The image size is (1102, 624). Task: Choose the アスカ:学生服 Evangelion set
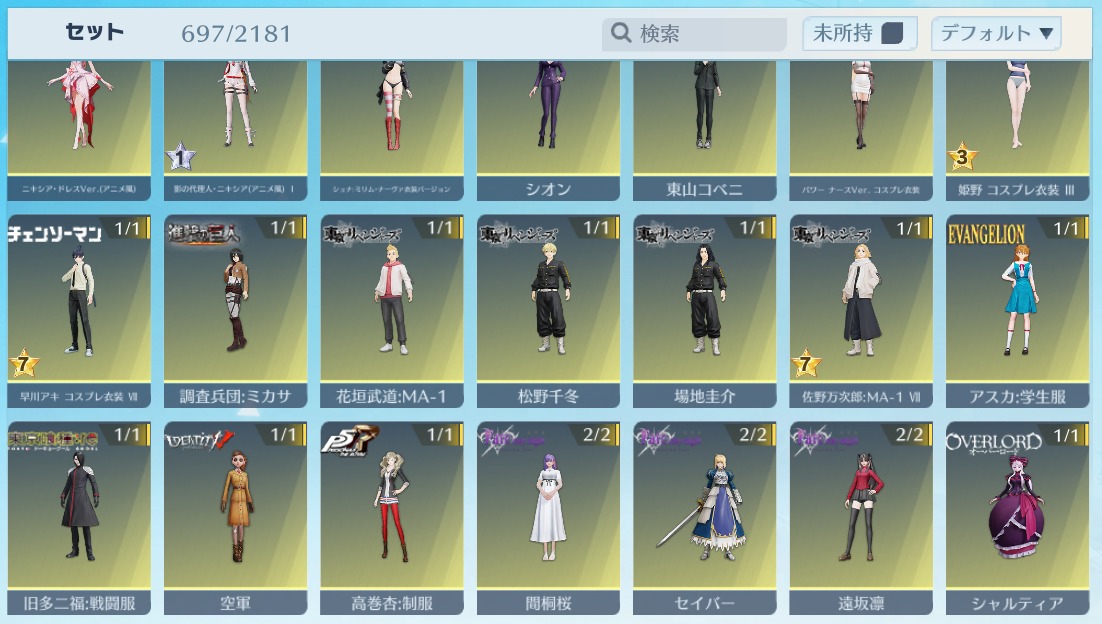(1017, 310)
